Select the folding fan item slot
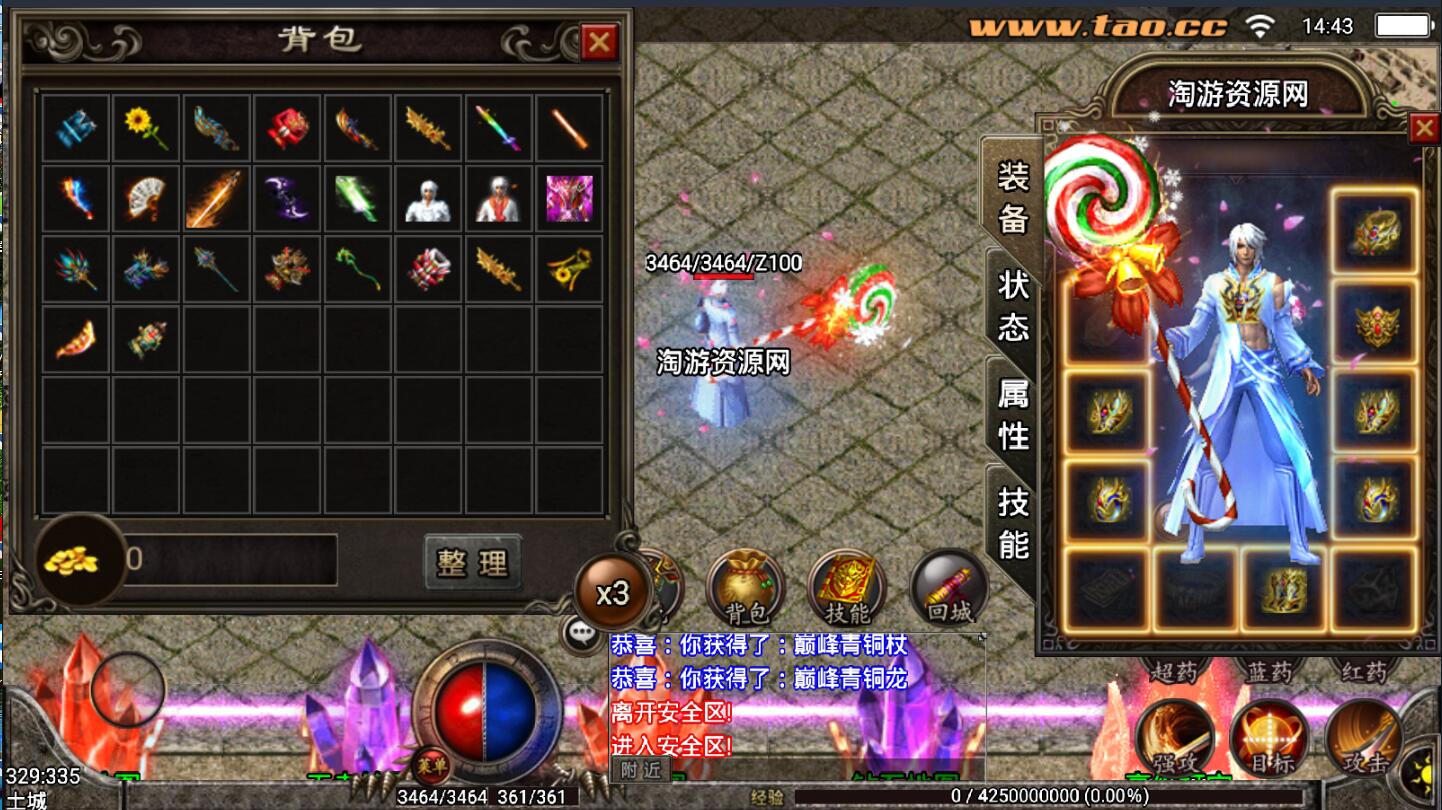Screen dimensions: 1442x810 pos(146,198)
